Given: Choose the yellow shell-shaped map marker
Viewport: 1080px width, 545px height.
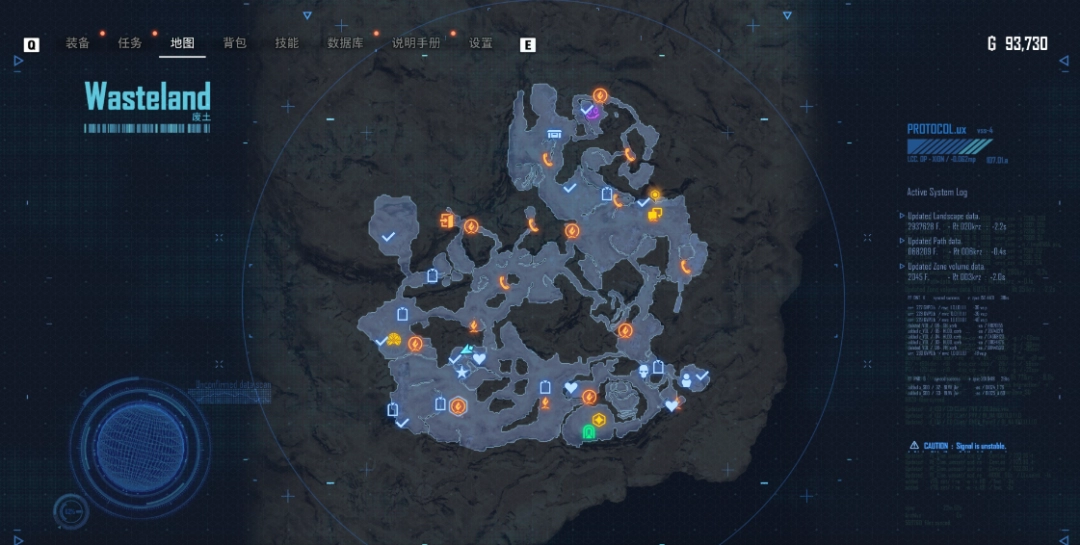Looking at the screenshot, I should click(394, 340).
